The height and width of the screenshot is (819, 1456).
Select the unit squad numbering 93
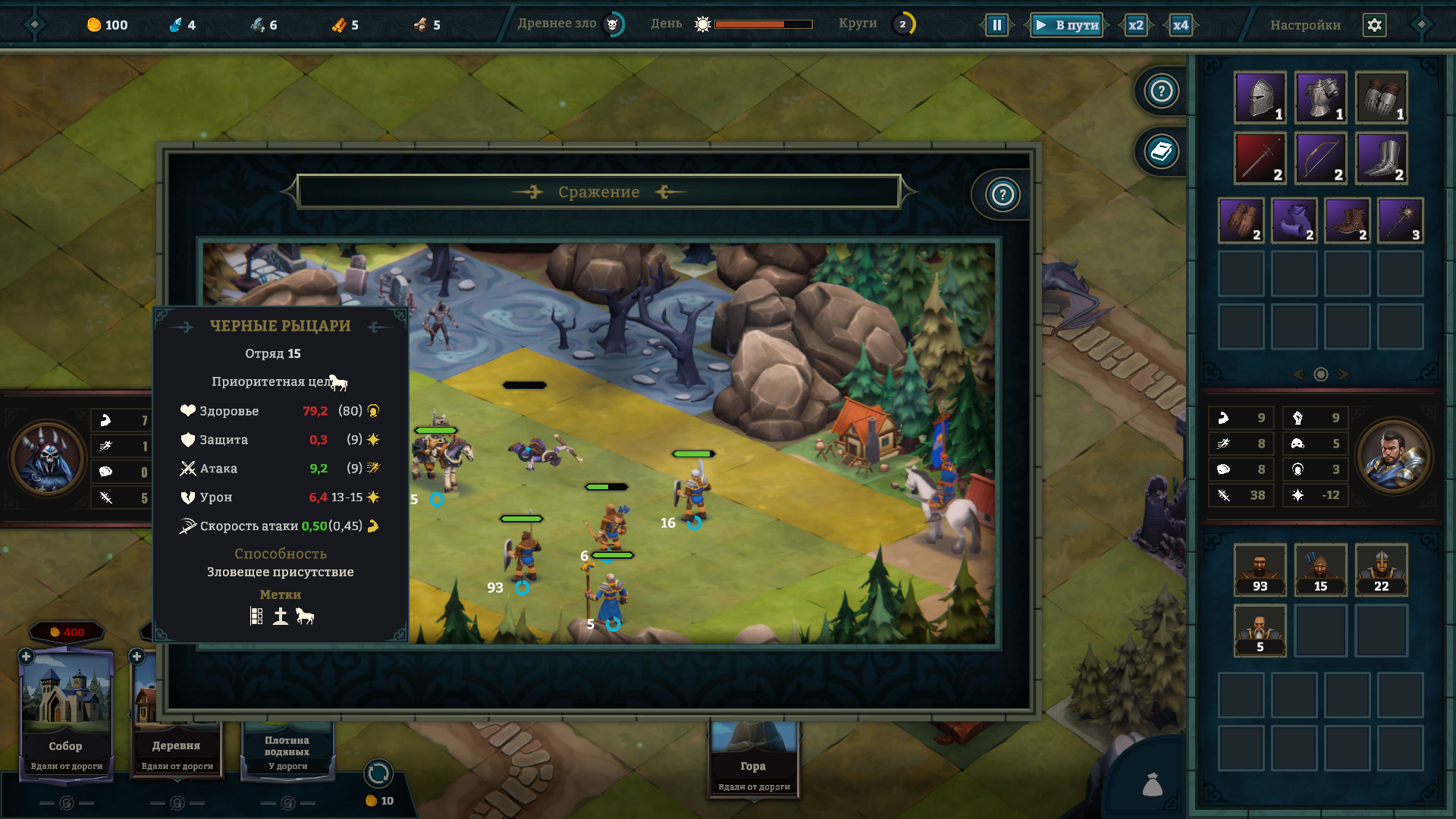[x=1260, y=569]
